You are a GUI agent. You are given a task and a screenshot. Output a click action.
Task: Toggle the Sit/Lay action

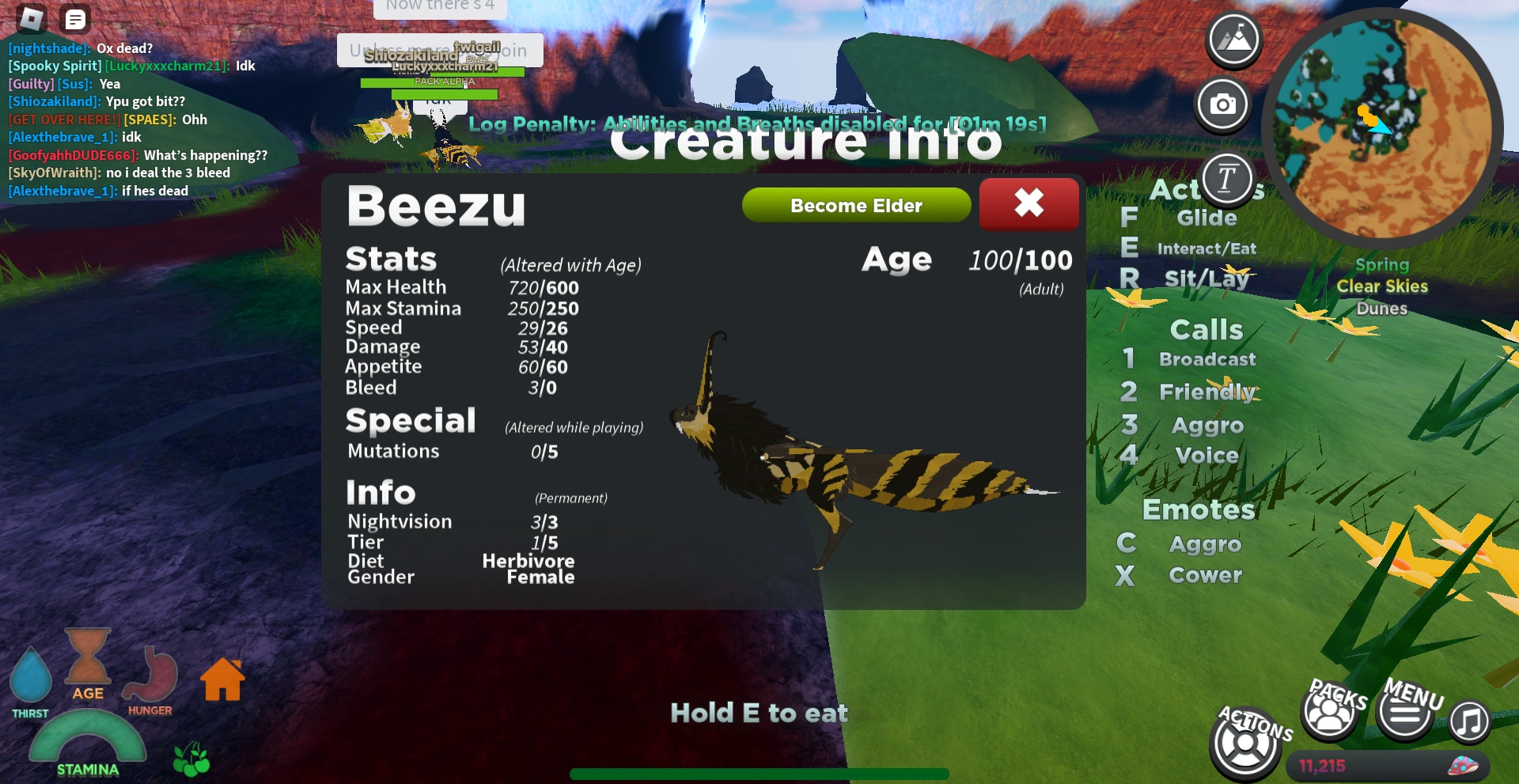pyautogui.click(x=1206, y=278)
